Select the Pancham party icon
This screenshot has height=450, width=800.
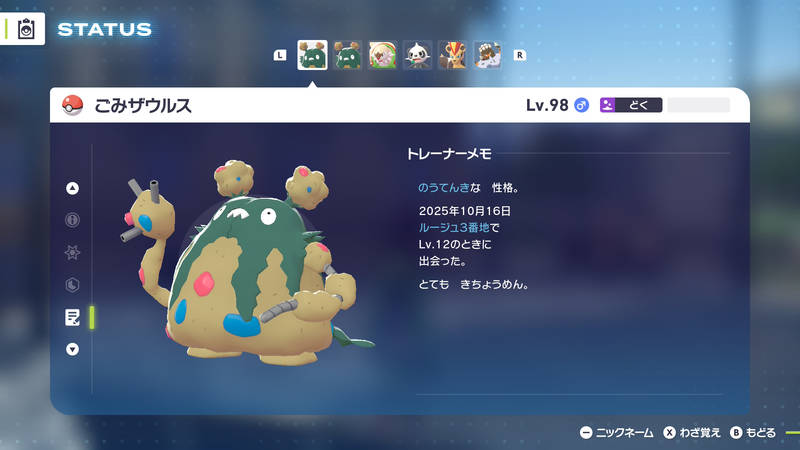pyautogui.click(x=418, y=55)
